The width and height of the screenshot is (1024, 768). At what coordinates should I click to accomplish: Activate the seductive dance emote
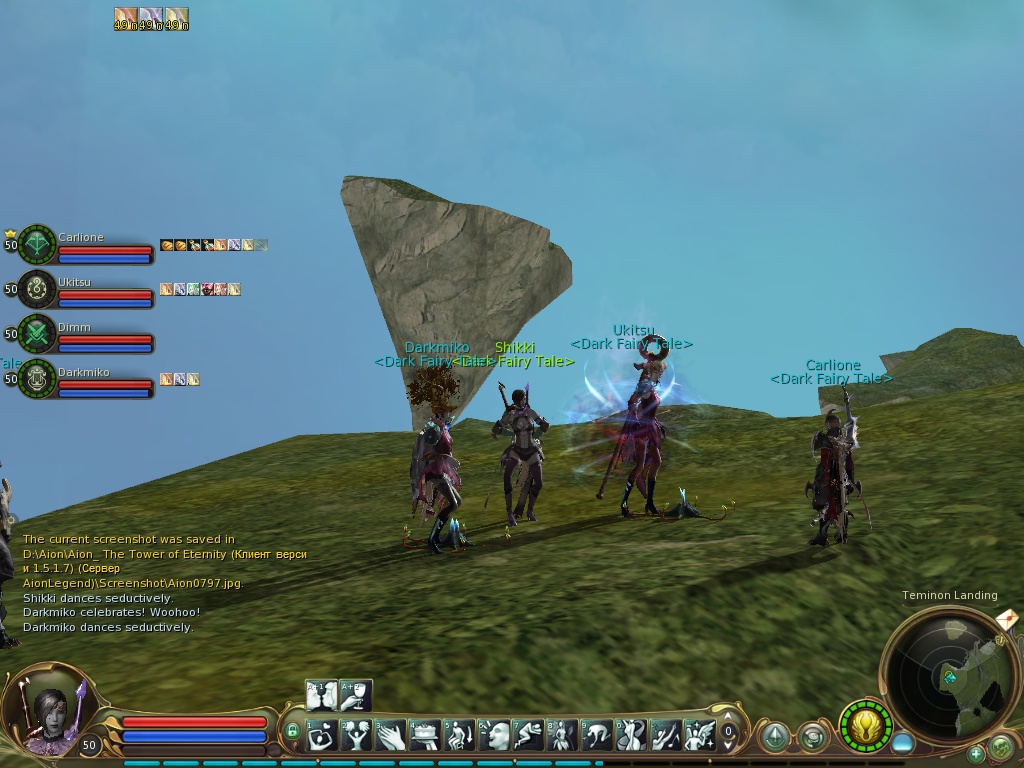(x=631, y=736)
